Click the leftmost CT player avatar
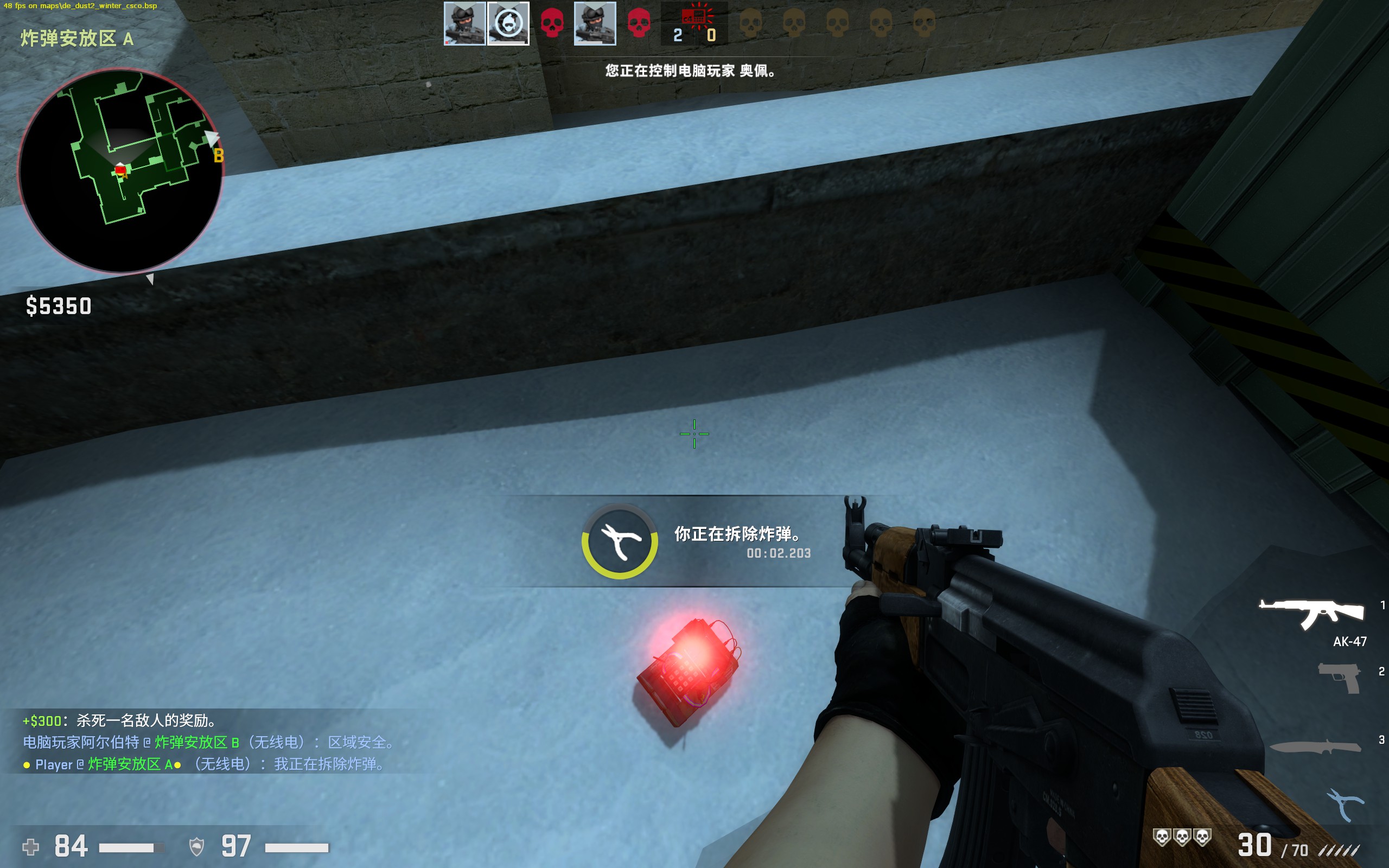 (465, 23)
